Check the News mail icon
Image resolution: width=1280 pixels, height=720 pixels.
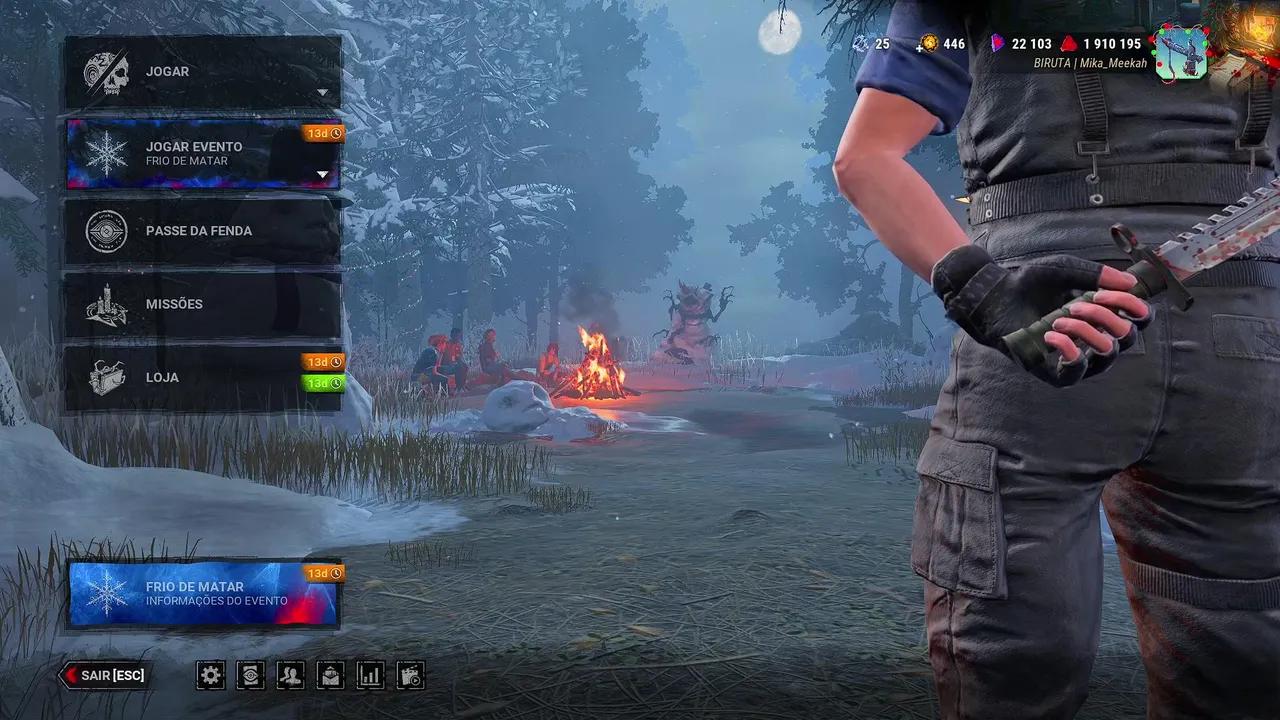pyautogui.click(x=329, y=675)
